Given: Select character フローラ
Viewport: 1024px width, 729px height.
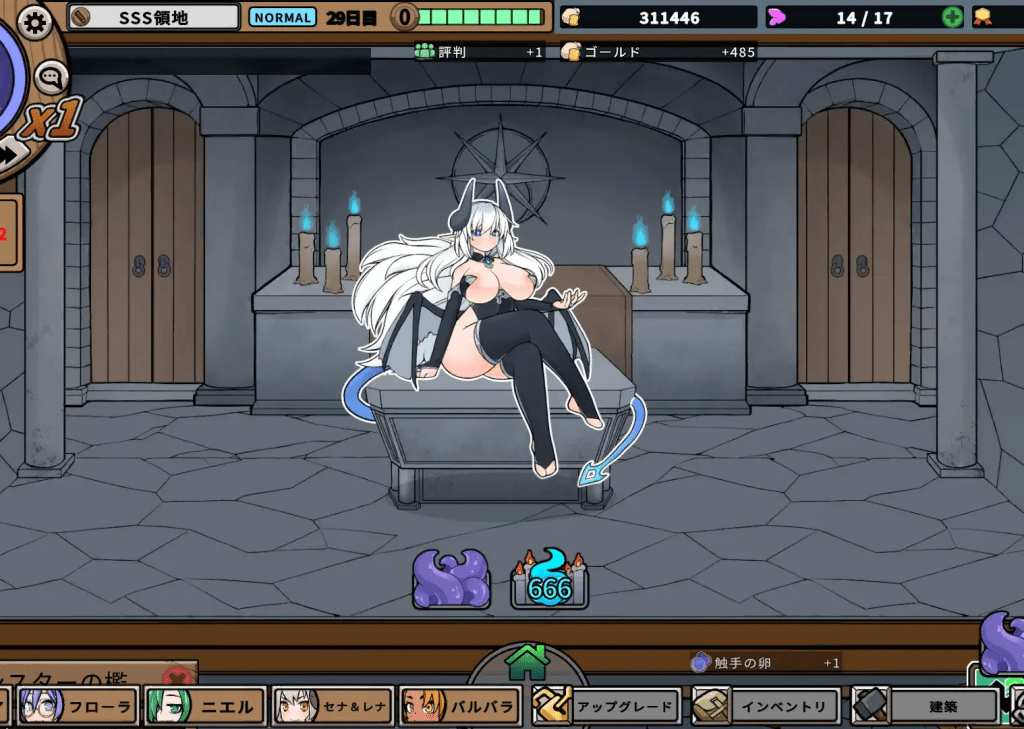Looking at the screenshot, I should 78,707.
